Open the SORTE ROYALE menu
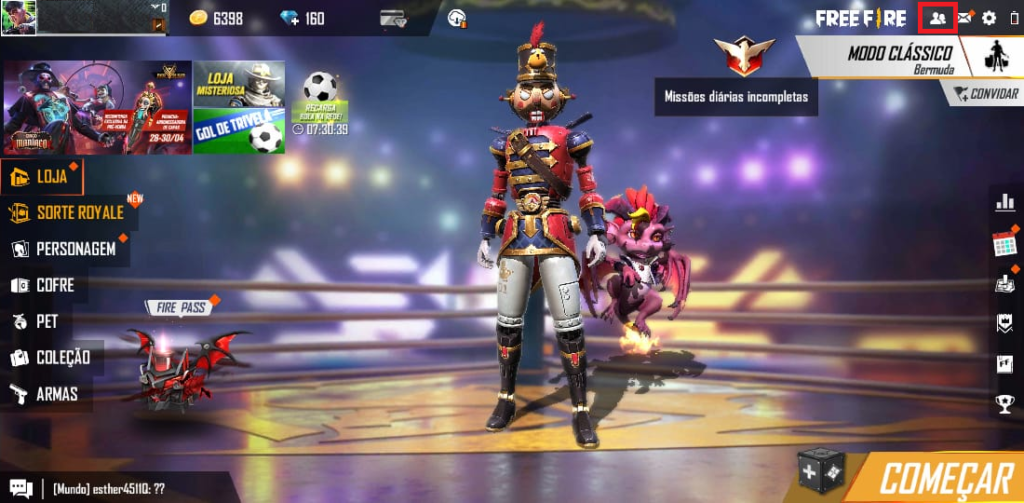 click(68, 212)
